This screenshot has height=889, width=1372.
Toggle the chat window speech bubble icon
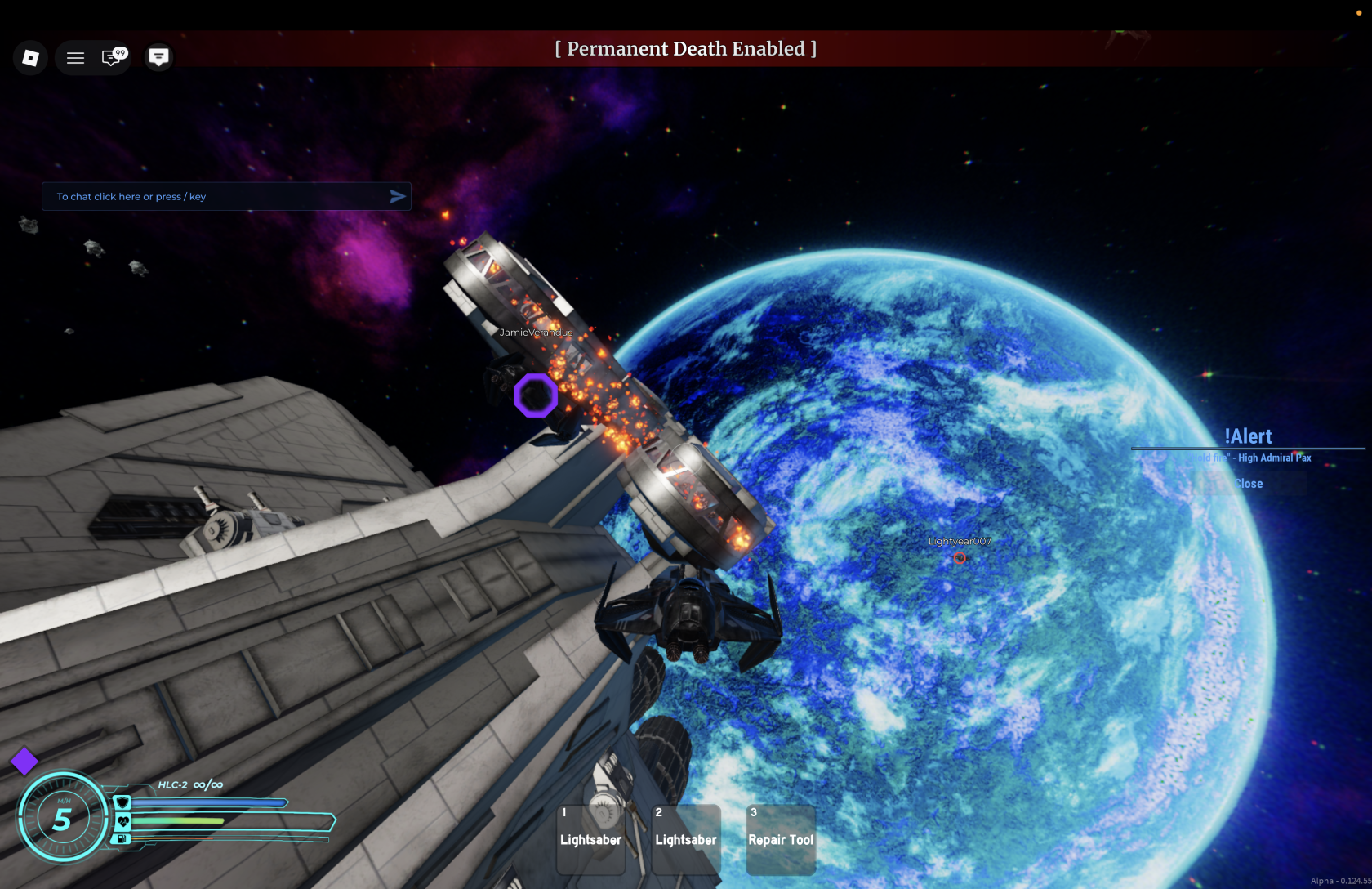158,56
